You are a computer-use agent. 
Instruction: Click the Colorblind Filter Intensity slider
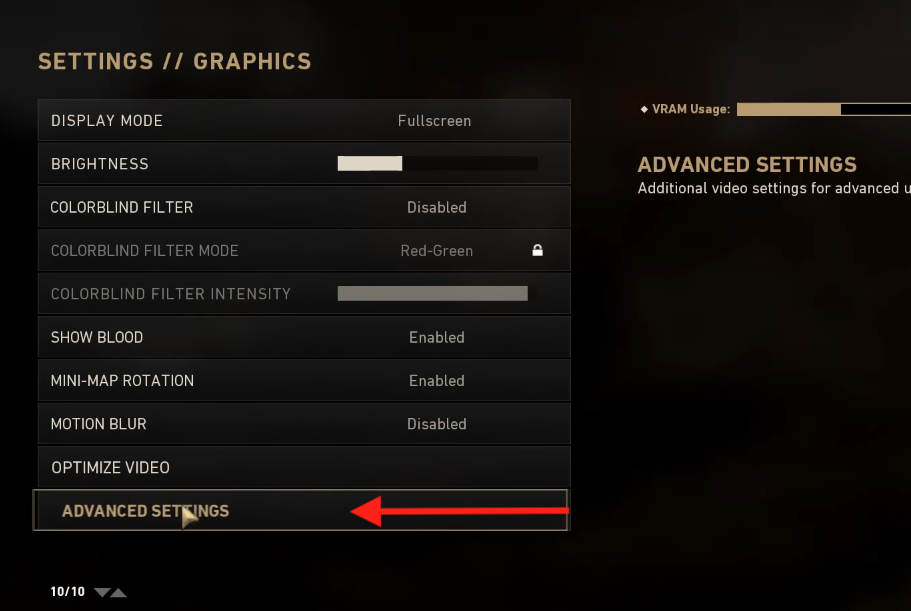[x=432, y=294]
